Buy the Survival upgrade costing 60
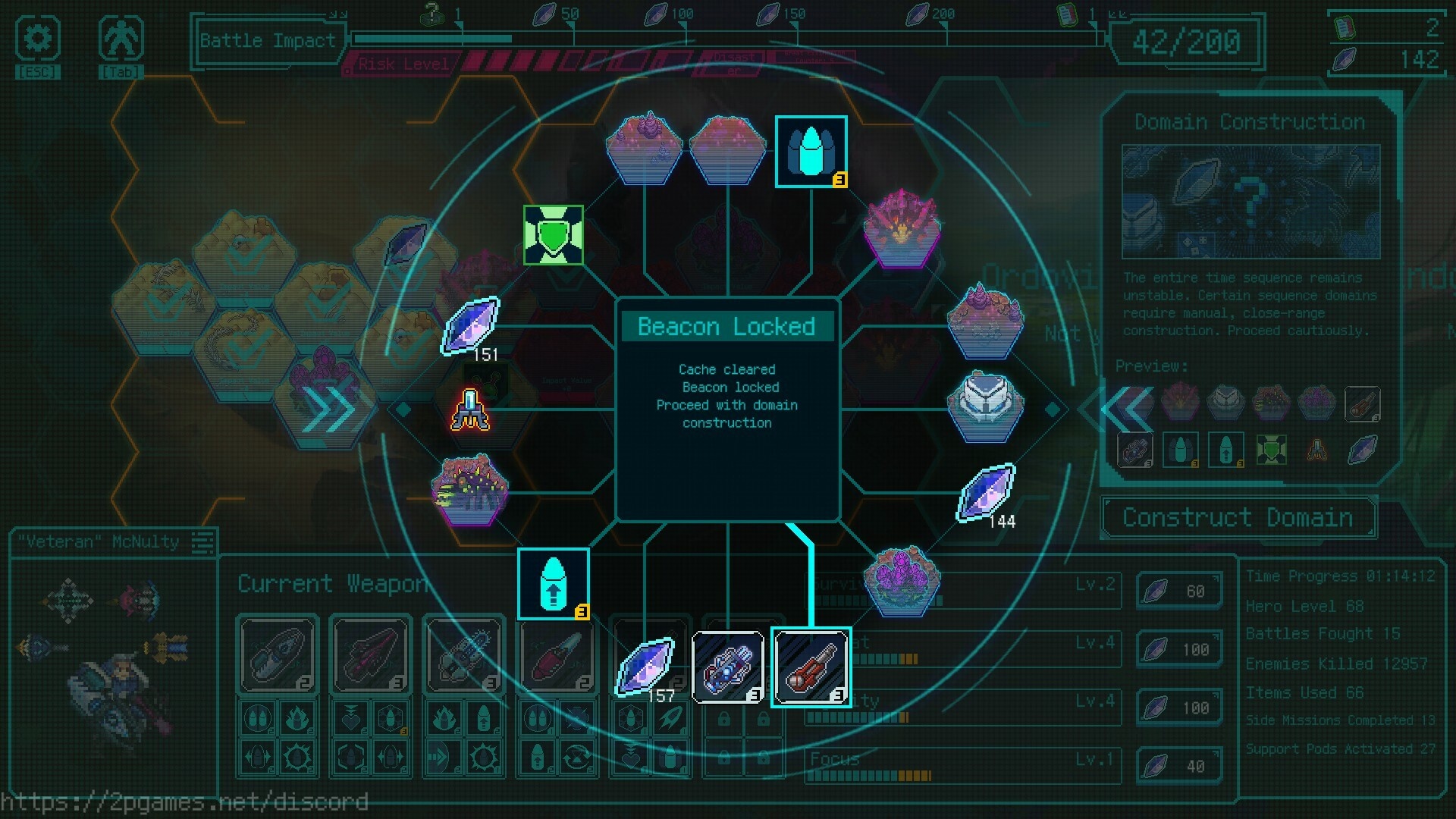The height and width of the screenshot is (819, 1456). point(1179,591)
